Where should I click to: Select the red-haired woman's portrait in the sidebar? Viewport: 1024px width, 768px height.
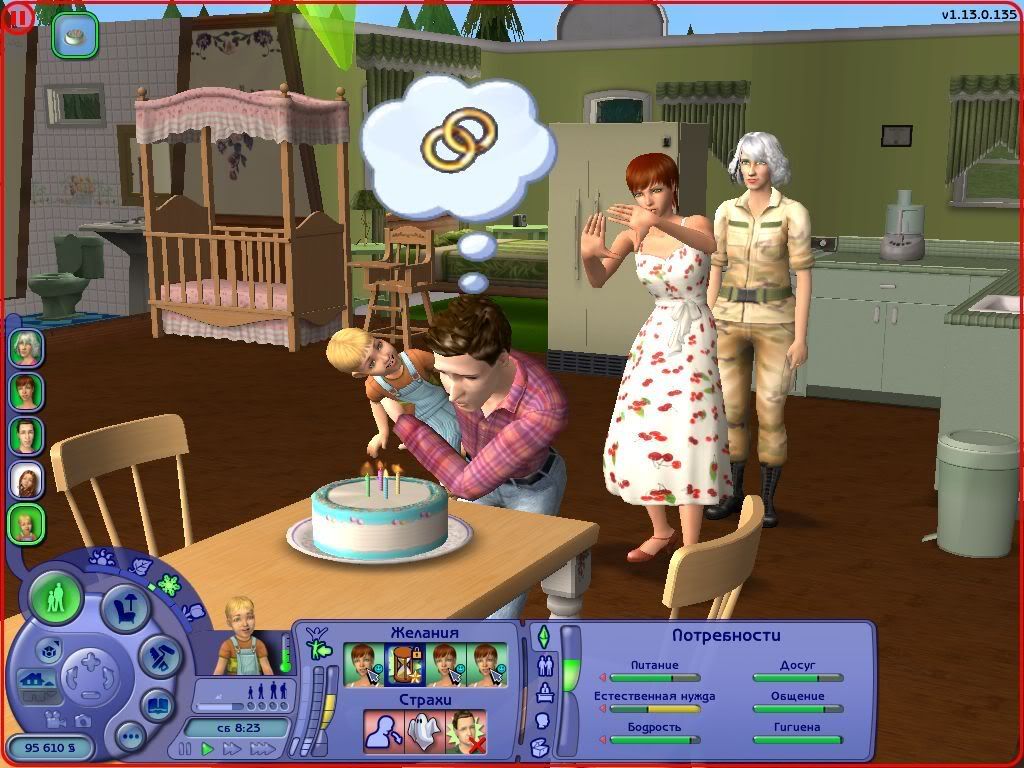tap(26, 391)
